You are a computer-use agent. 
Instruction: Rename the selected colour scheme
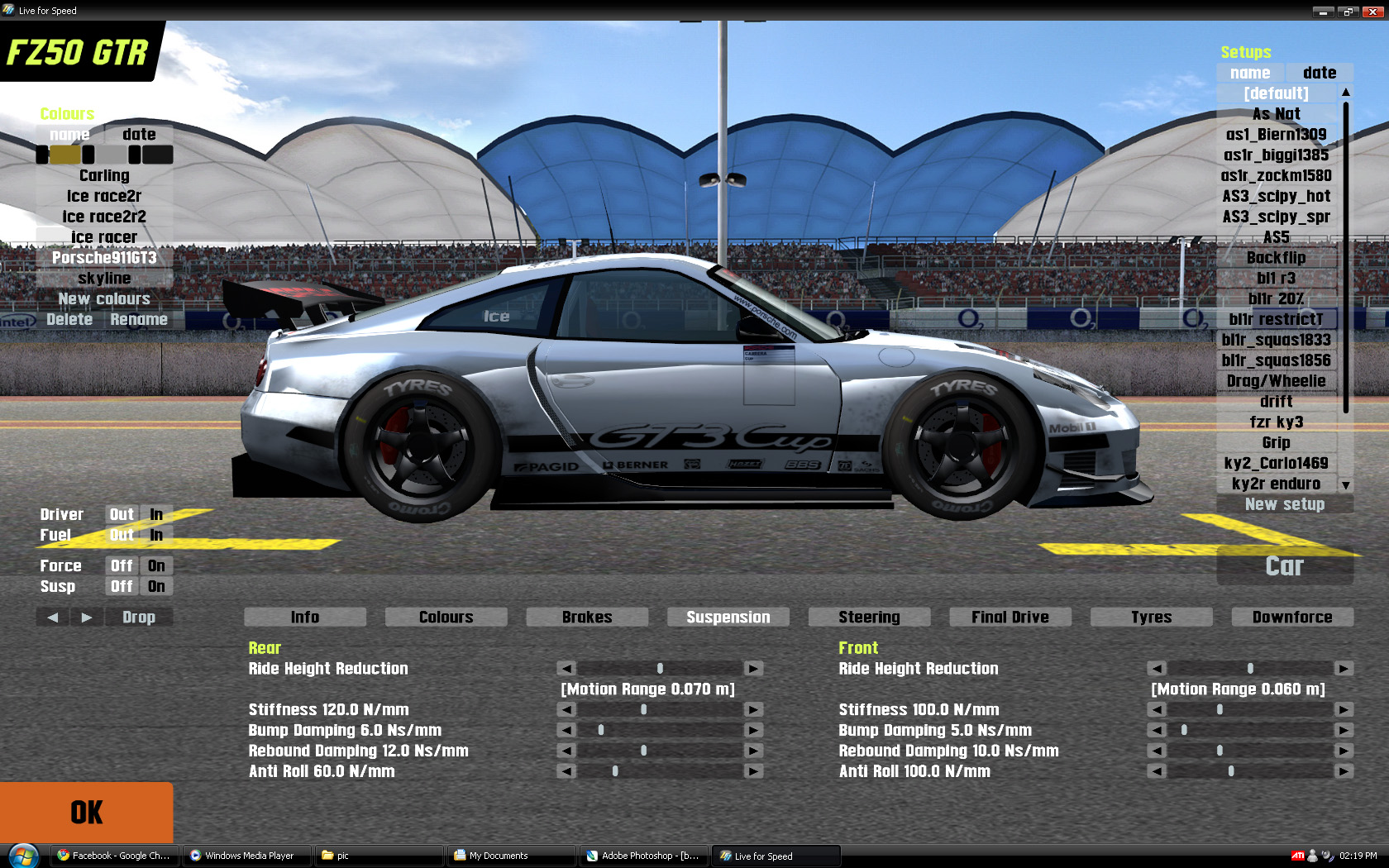click(139, 320)
